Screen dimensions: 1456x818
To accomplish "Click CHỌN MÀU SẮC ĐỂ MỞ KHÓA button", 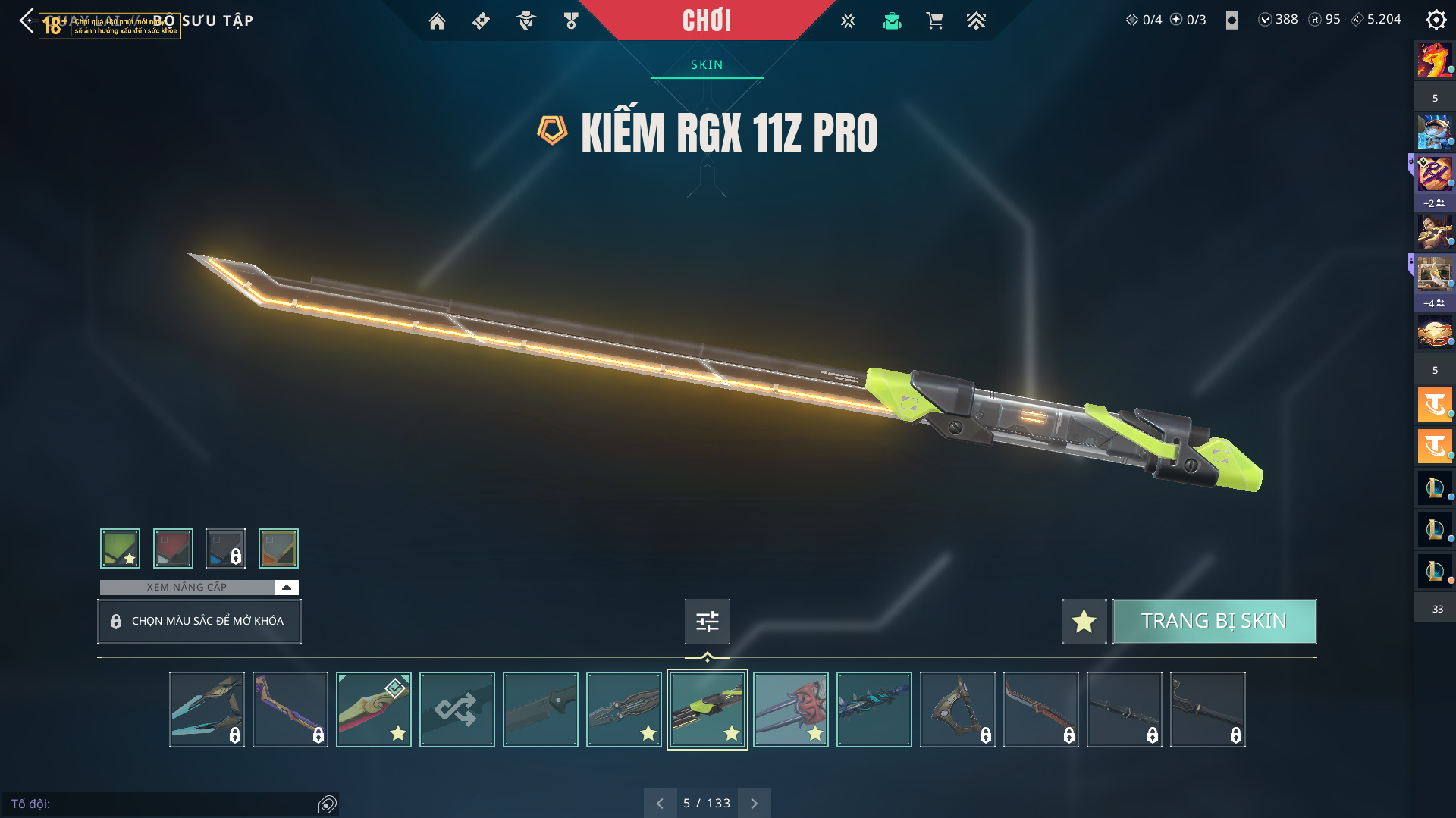I will pyautogui.click(x=199, y=621).
